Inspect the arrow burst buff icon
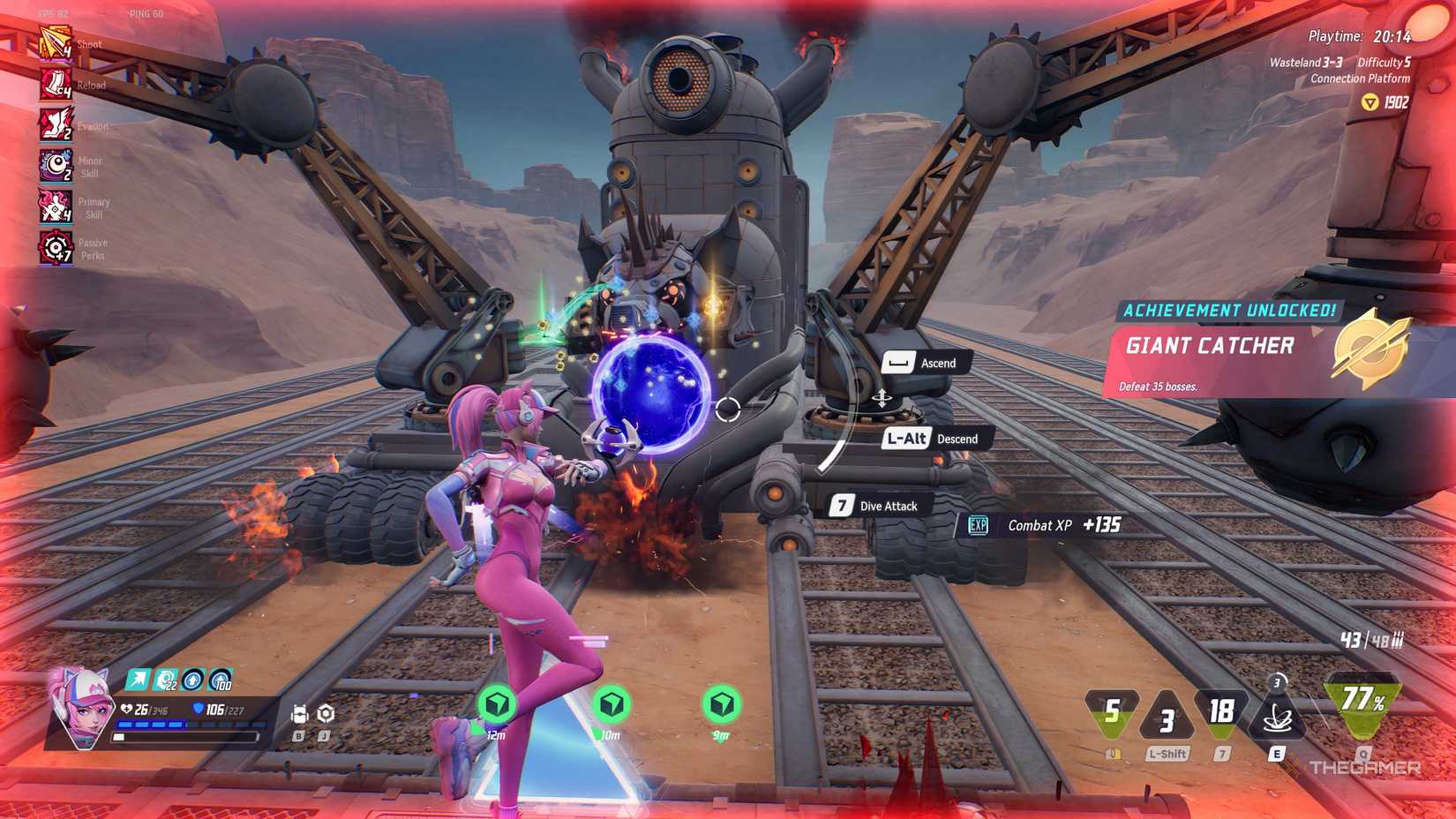 (137, 679)
